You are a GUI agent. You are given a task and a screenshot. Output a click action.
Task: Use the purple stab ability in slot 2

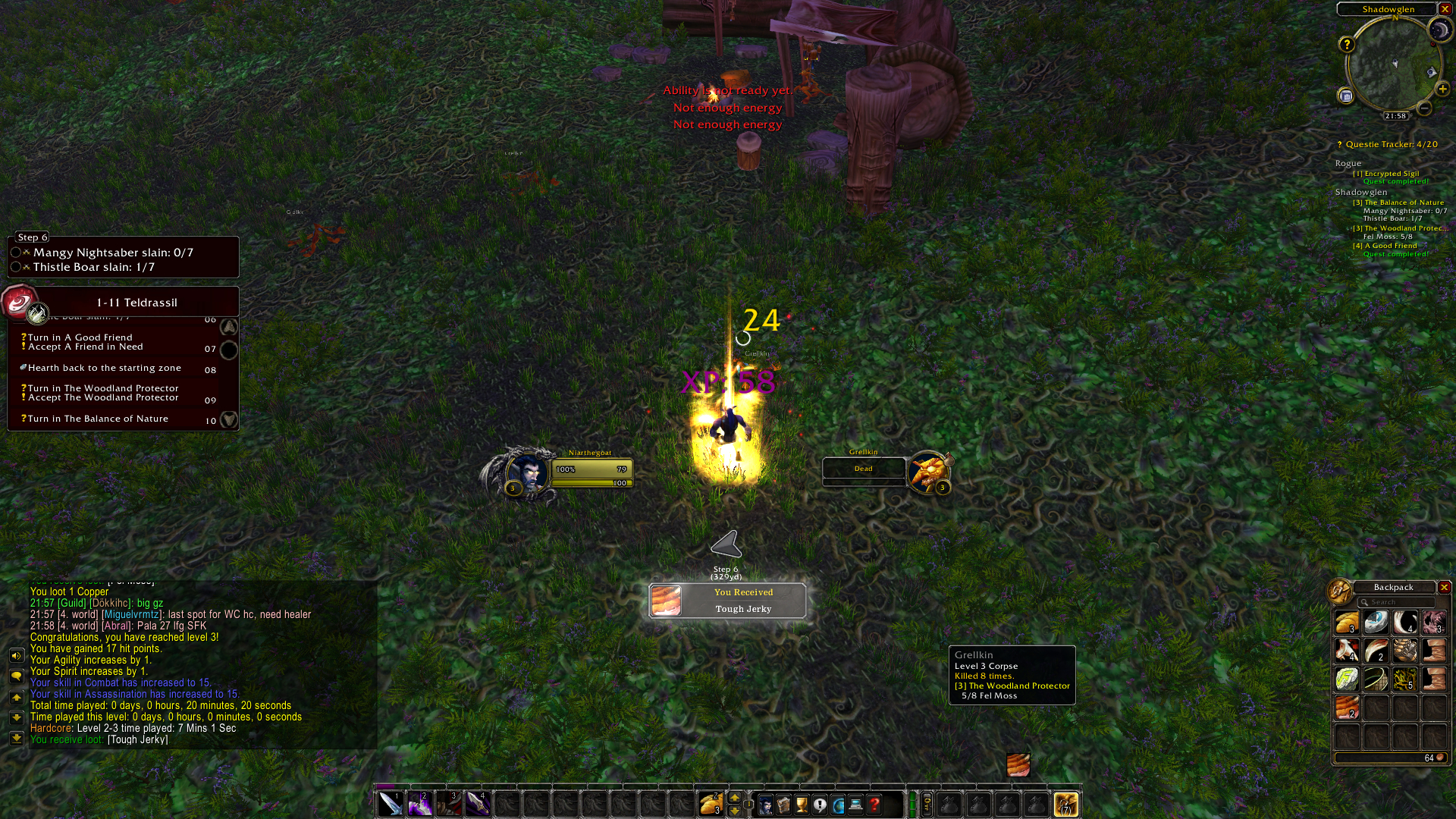point(419,804)
